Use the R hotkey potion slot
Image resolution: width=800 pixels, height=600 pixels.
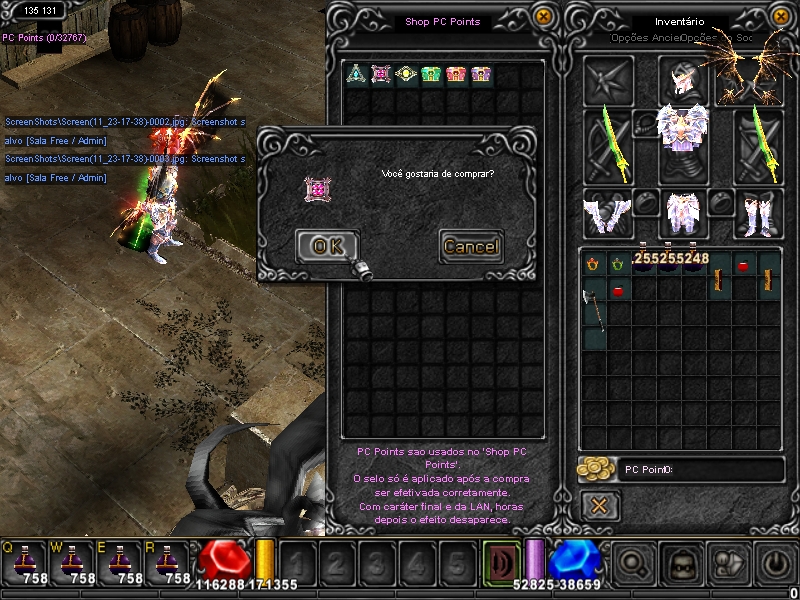tap(169, 562)
